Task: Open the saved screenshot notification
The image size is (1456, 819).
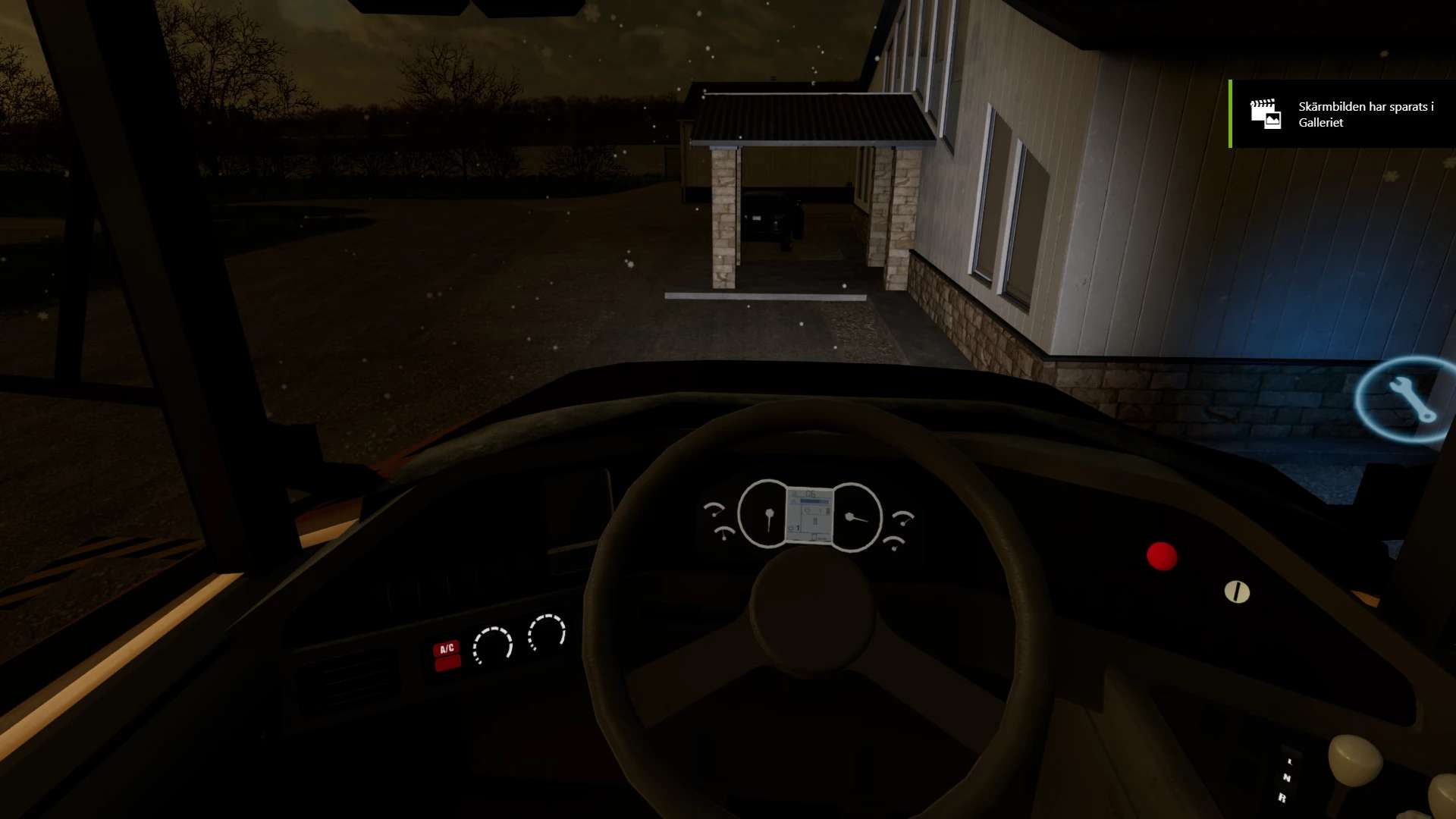Action: (1342, 114)
